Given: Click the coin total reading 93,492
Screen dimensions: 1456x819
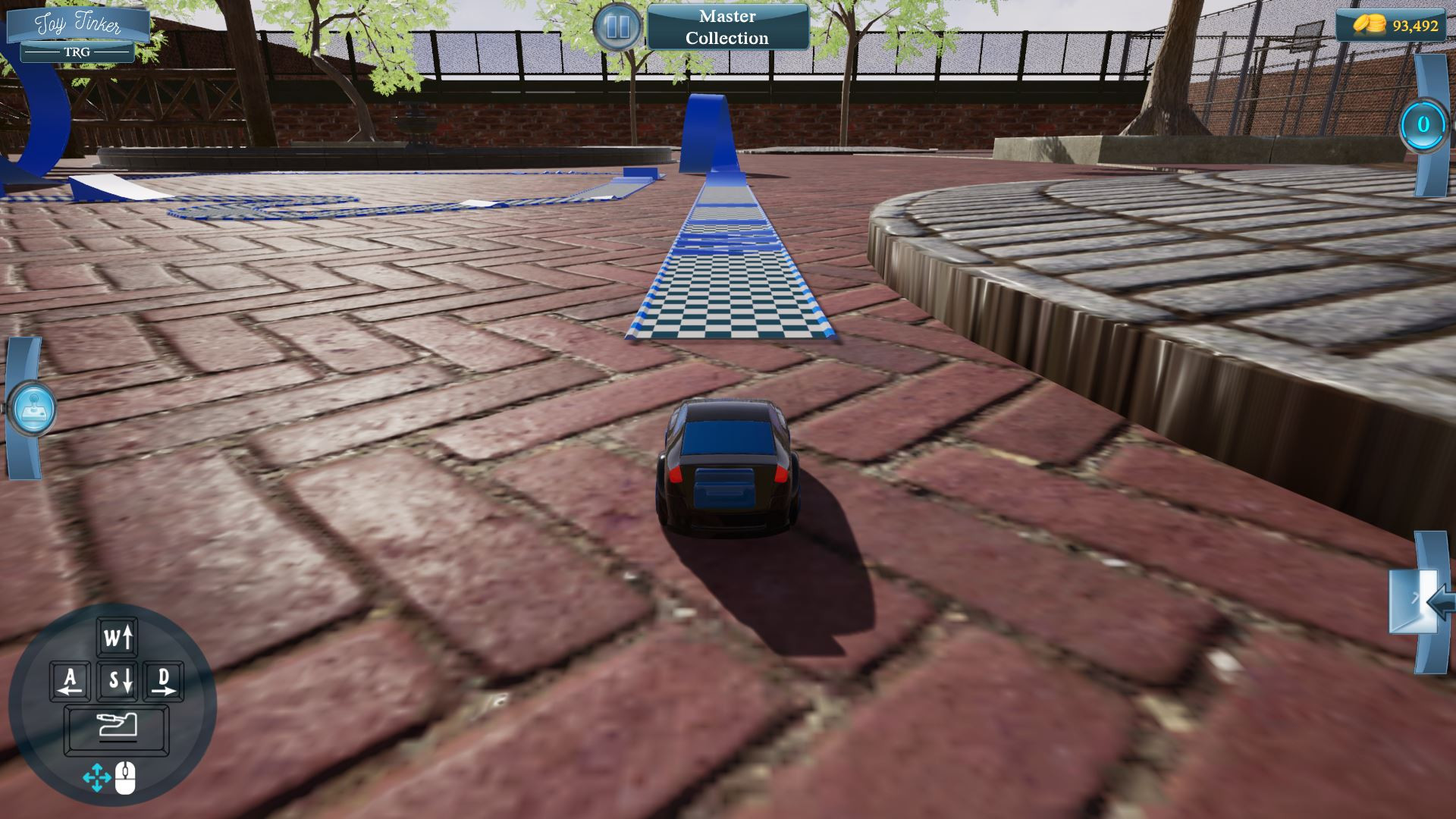Looking at the screenshot, I should tap(1414, 24).
